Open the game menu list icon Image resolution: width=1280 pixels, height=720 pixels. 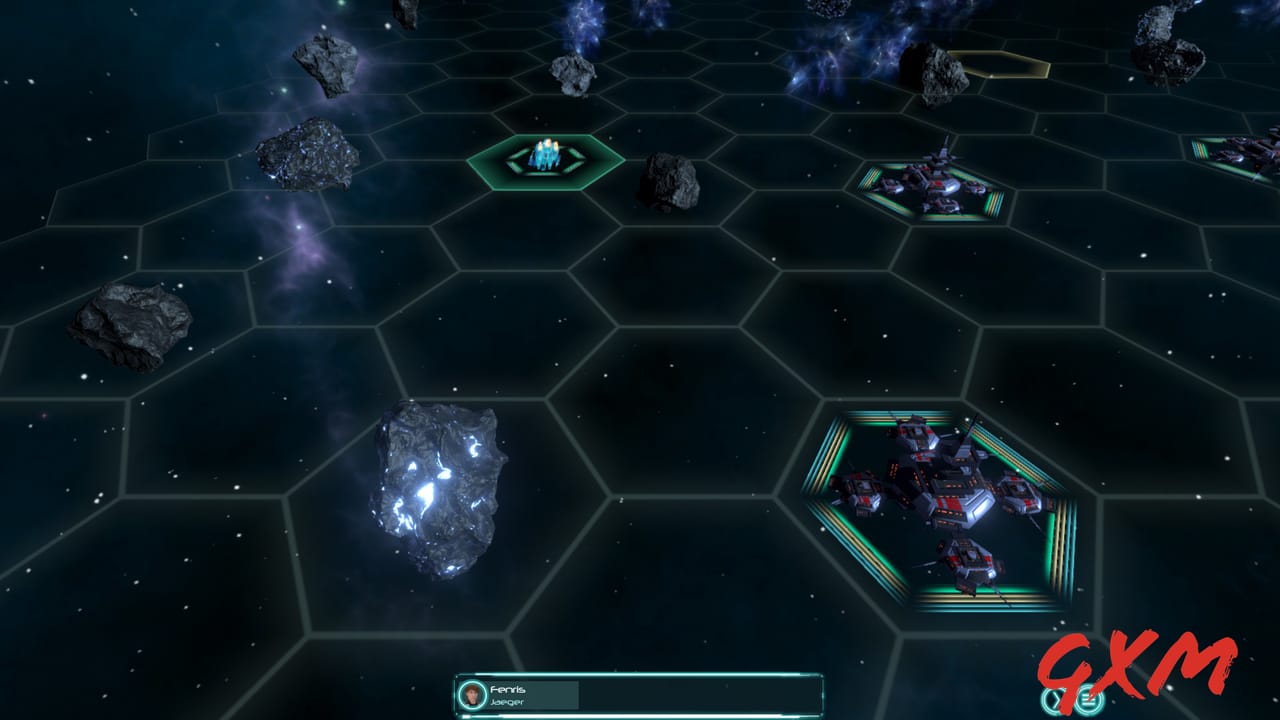coord(1088,701)
